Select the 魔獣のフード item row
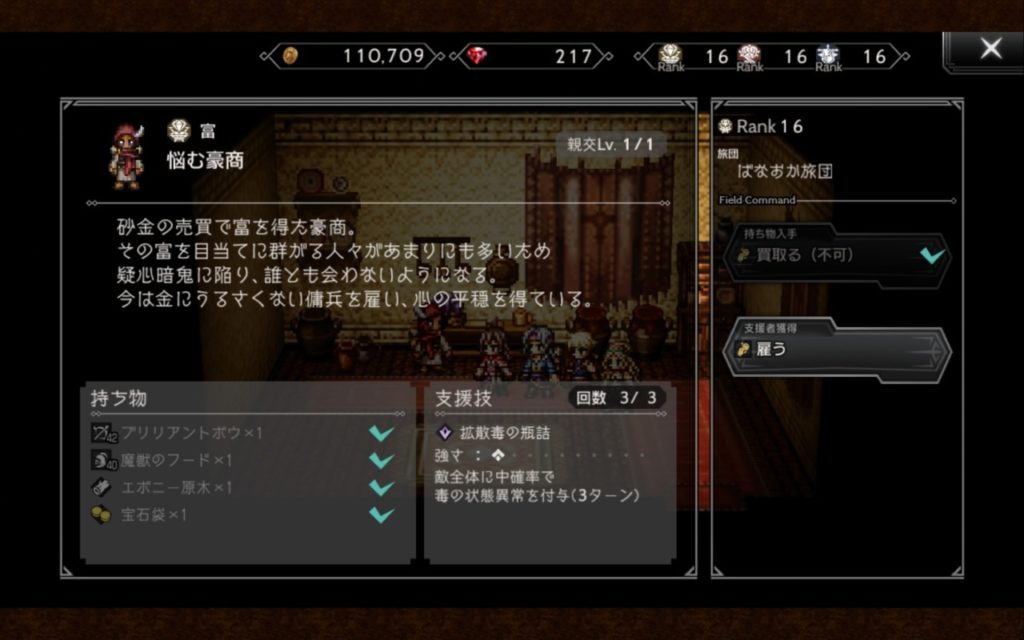The width and height of the screenshot is (1024, 640). tap(242, 460)
